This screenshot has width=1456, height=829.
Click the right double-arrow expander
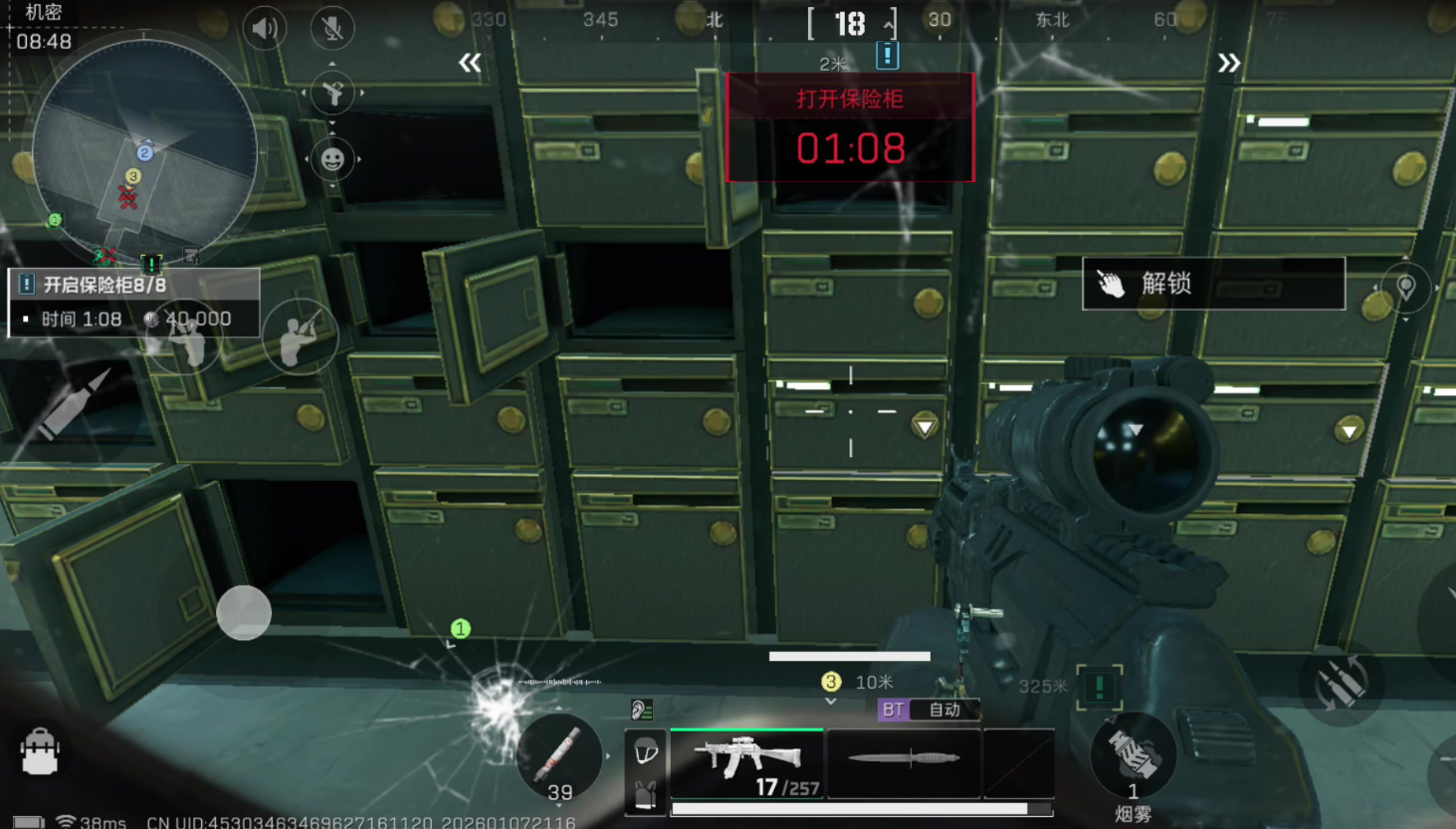pos(1229,64)
